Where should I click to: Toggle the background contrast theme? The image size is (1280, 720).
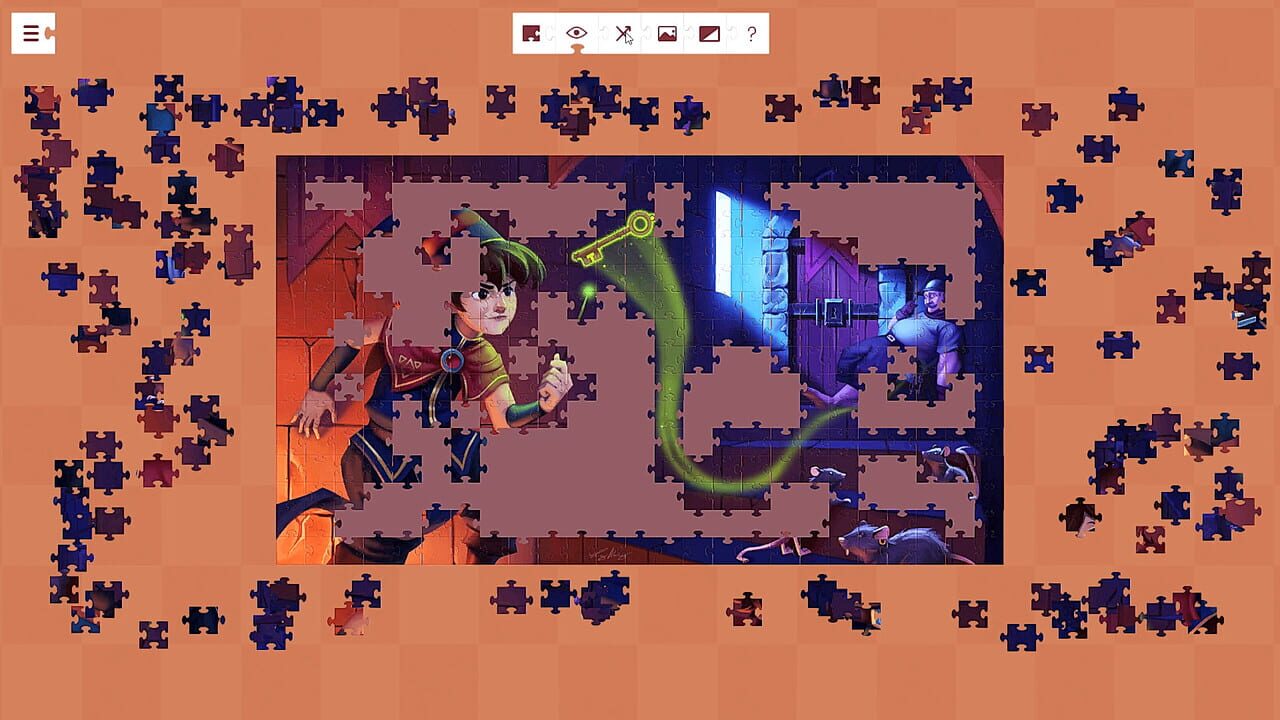point(713,33)
